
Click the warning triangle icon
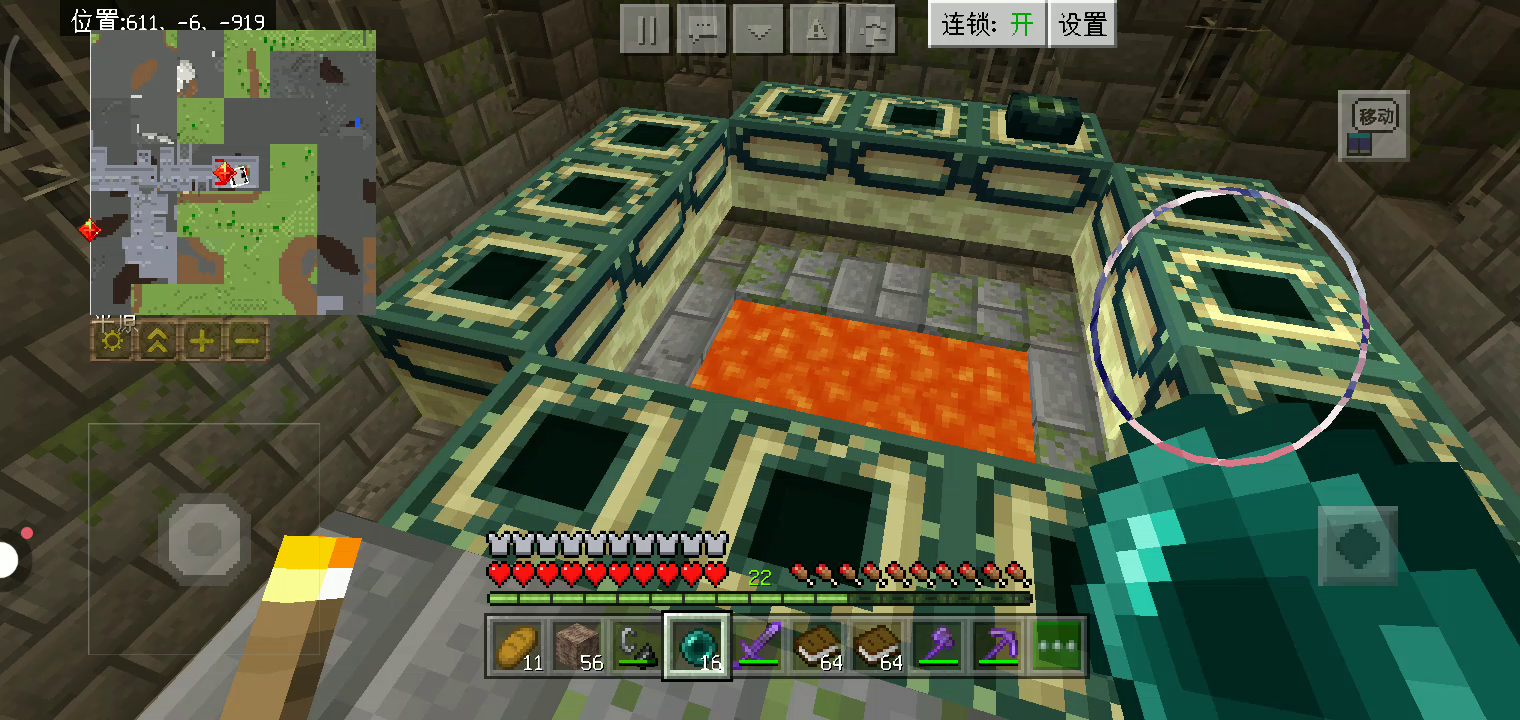coord(815,29)
